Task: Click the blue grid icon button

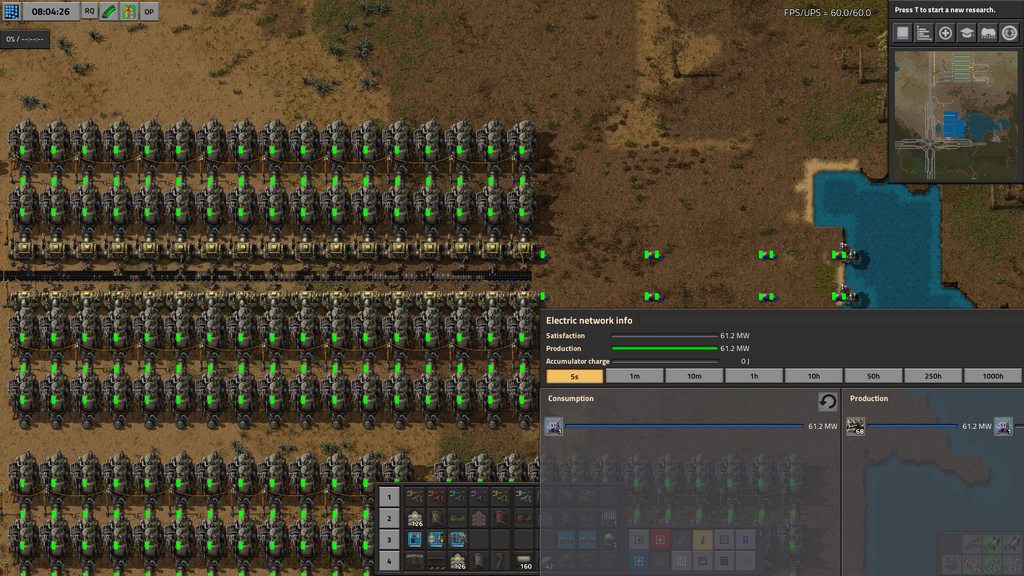Action: (x=12, y=11)
